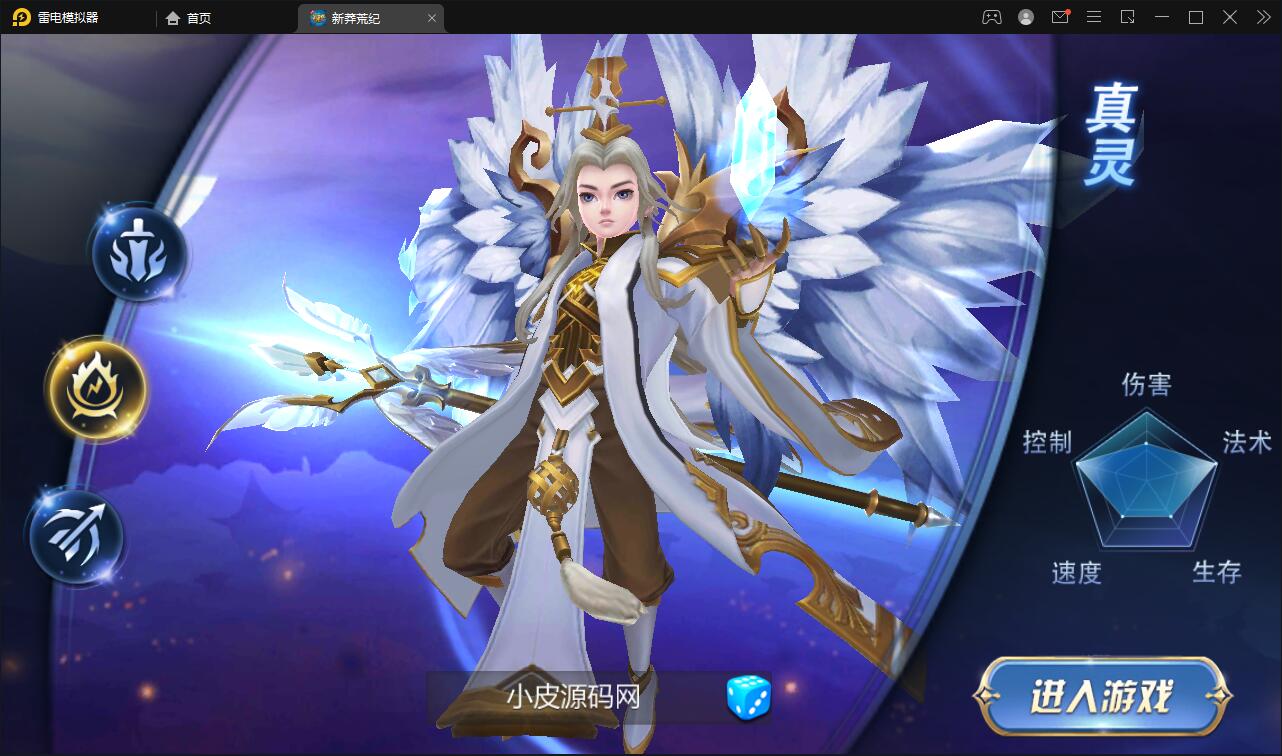The height and width of the screenshot is (756, 1282).
Task: Expand the sidebar with the double chevron
Action: click(1262, 17)
